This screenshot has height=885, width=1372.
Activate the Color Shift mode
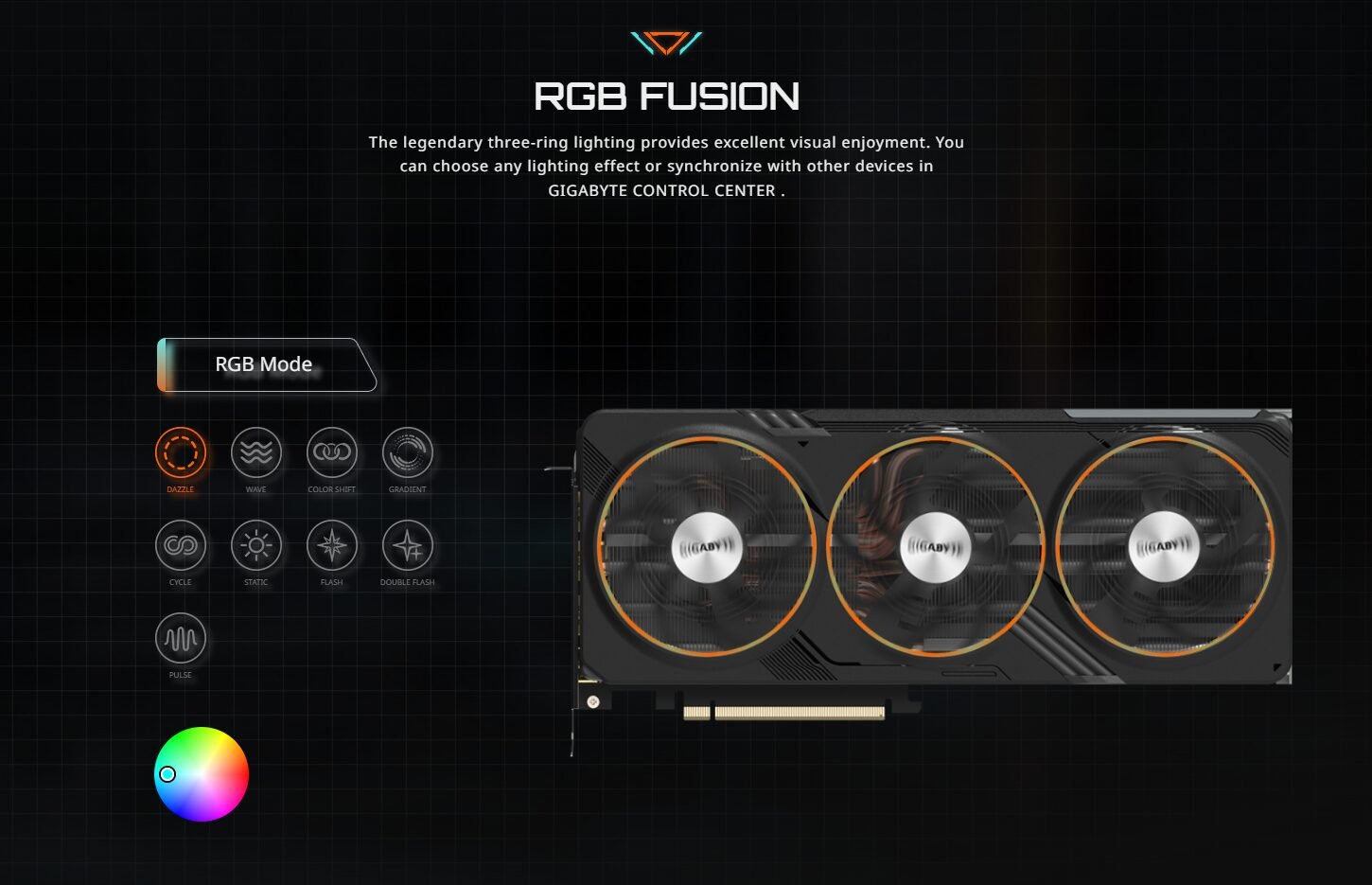[x=332, y=452]
